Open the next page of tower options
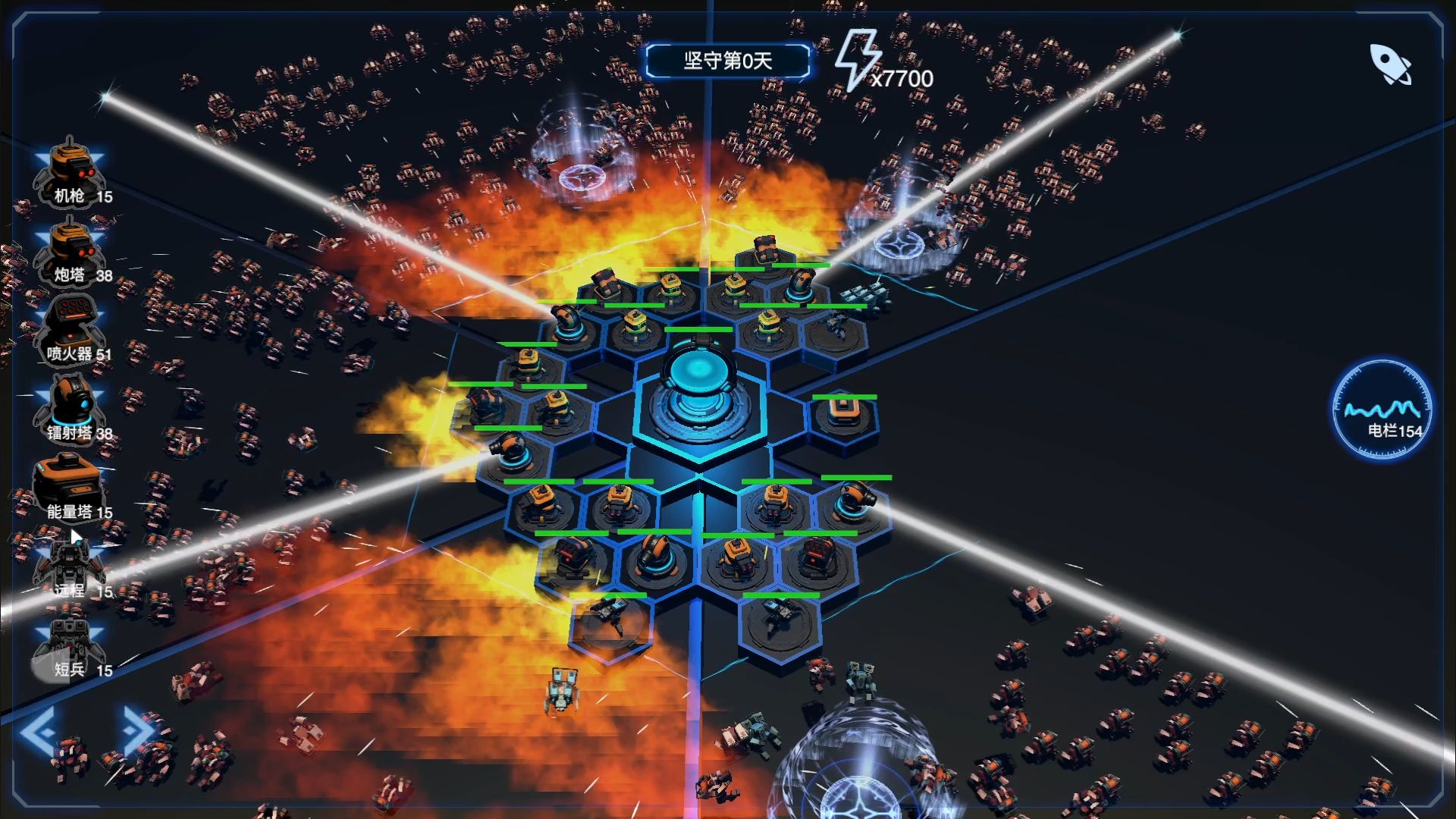1456x819 pixels. point(133,730)
